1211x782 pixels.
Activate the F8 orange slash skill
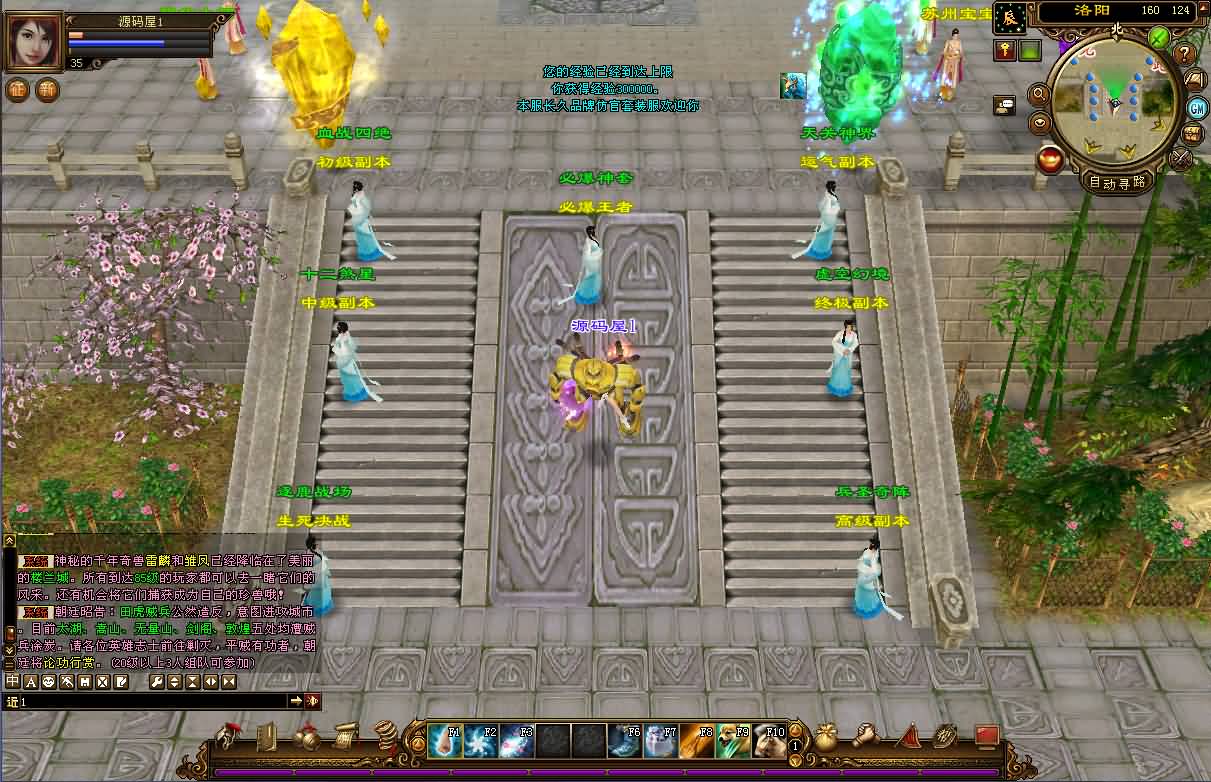pos(697,741)
